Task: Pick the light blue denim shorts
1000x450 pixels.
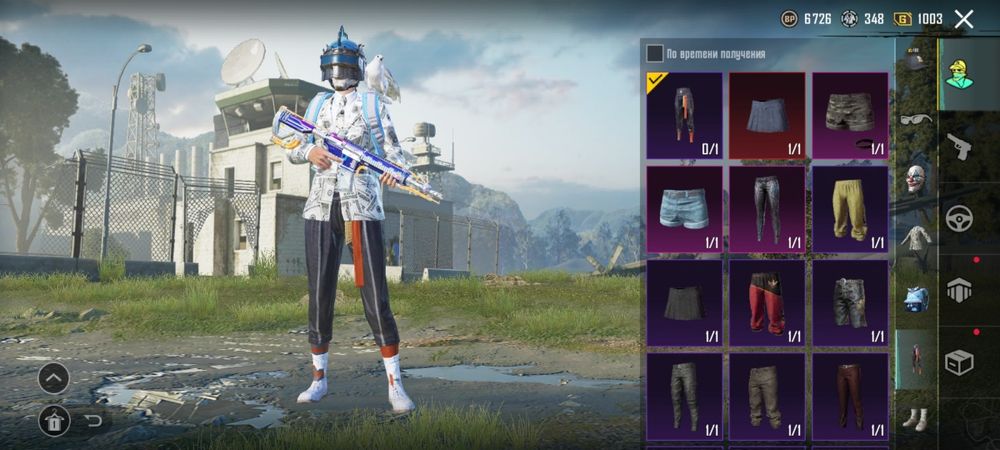Action: (x=684, y=209)
